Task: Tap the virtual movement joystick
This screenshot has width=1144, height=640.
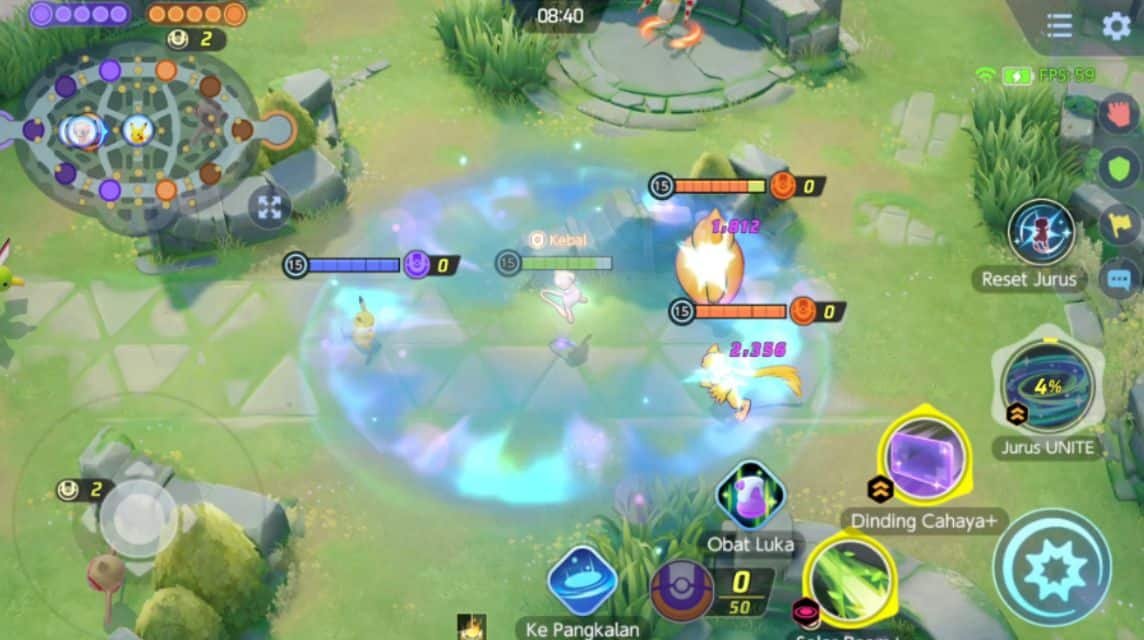Action: [x=139, y=517]
